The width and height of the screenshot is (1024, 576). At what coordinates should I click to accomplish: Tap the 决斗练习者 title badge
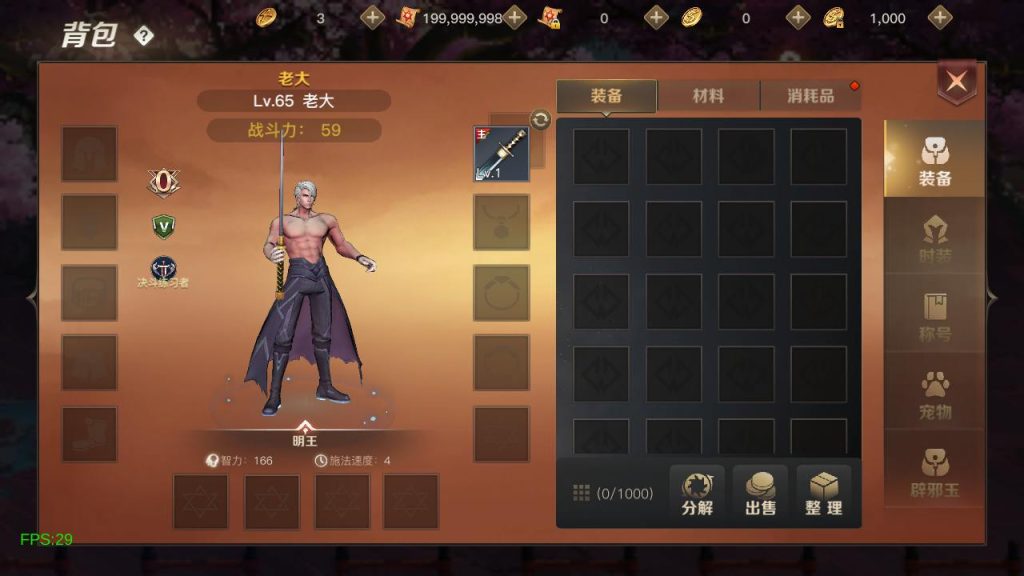coord(163,270)
